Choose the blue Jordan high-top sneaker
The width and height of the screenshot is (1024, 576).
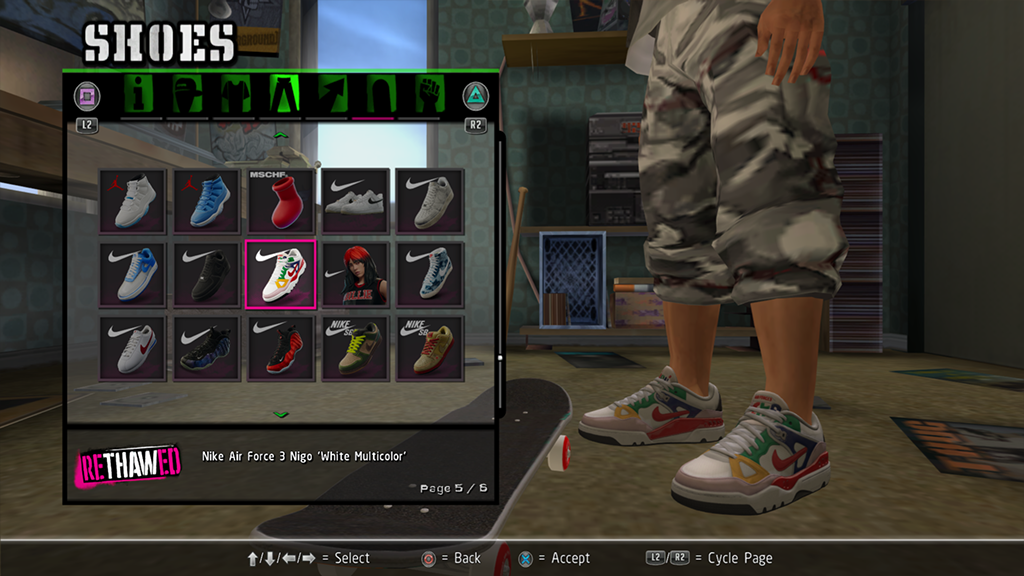point(207,201)
